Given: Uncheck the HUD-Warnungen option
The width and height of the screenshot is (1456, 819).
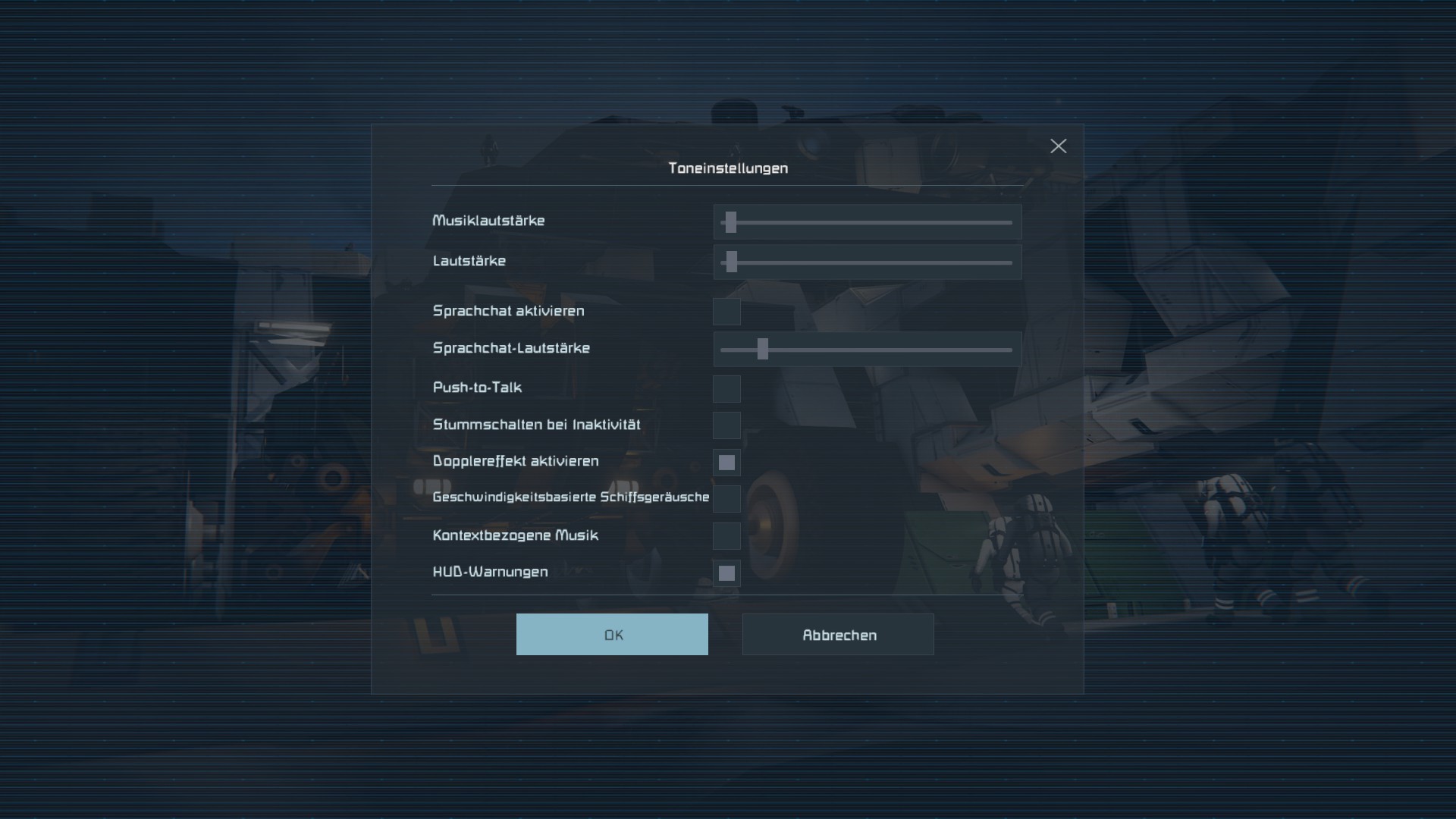Looking at the screenshot, I should click(x=726, y=573).
